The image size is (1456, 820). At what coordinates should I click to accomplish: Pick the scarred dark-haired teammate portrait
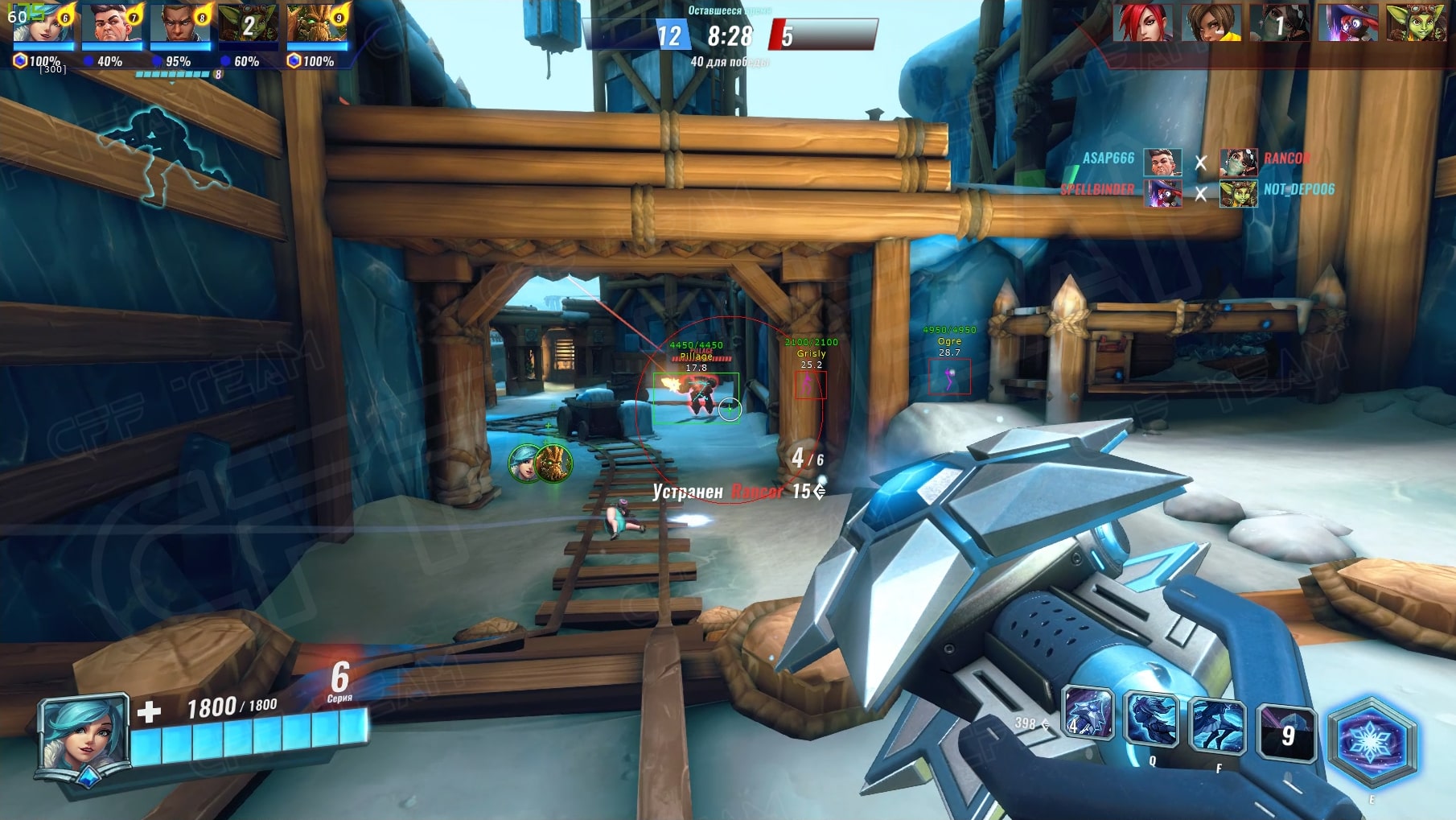tap(111, 24)
